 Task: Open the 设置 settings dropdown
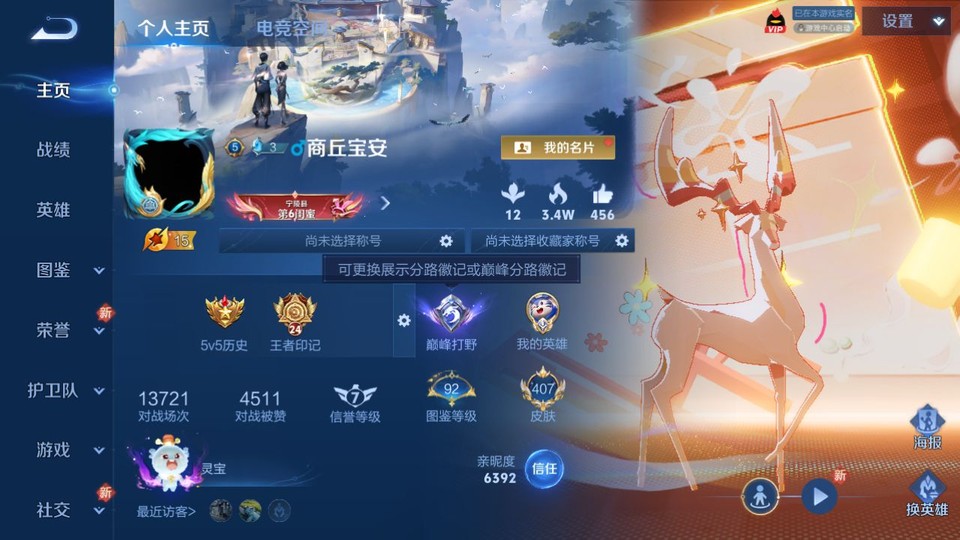point(908,21)
